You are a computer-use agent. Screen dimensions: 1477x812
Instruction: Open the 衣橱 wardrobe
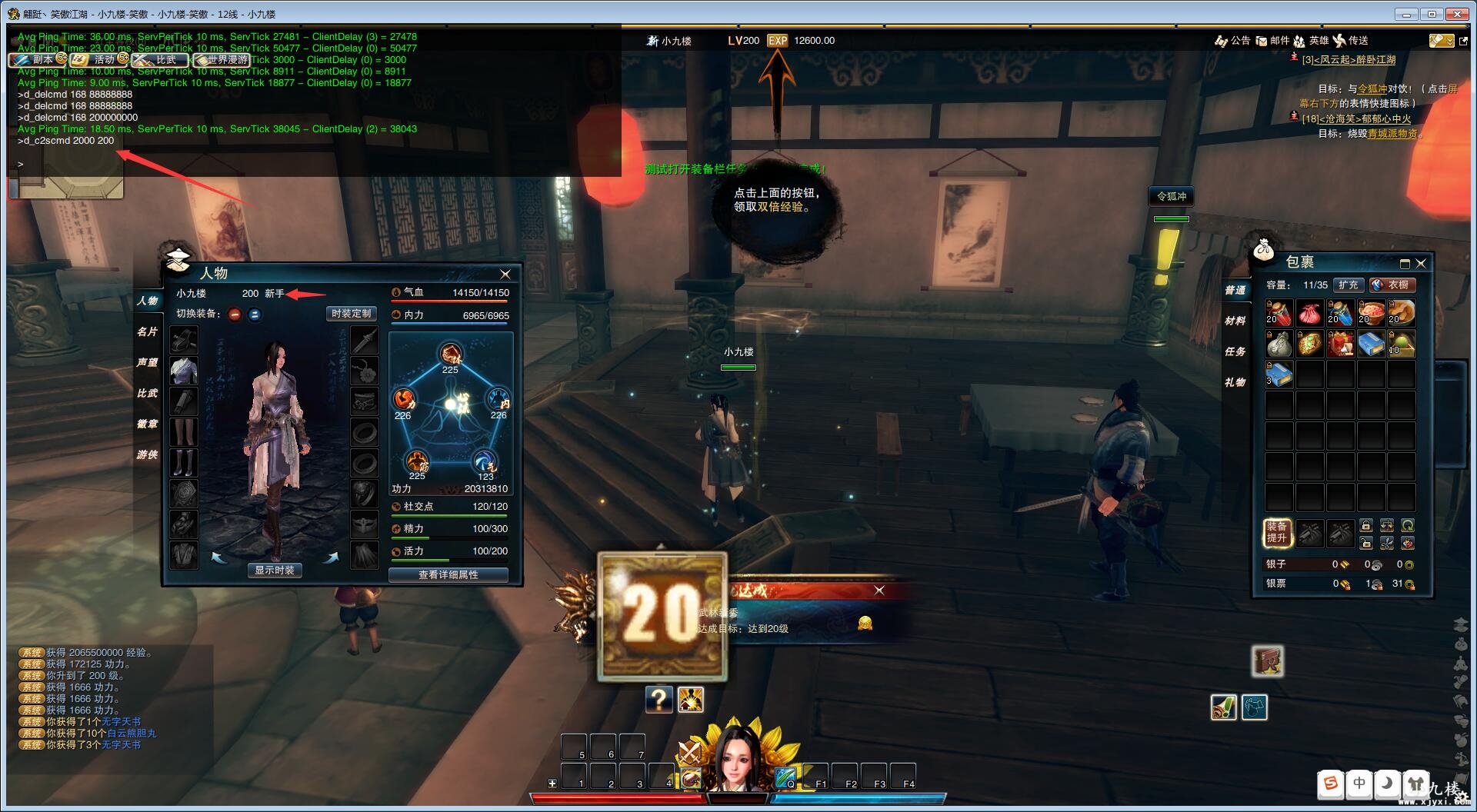(x=1392, y=285)
